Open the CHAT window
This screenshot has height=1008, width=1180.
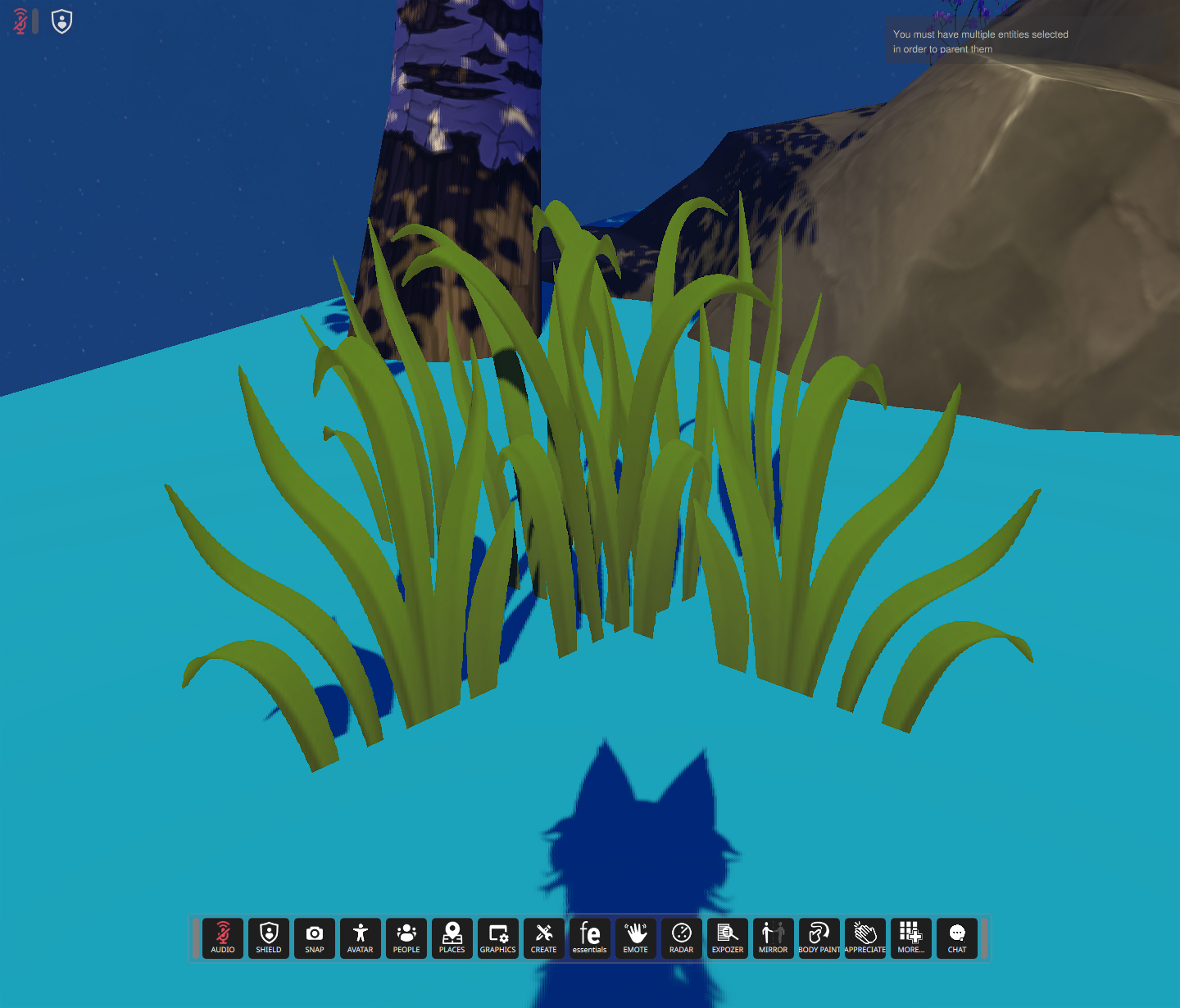(956, 938)
